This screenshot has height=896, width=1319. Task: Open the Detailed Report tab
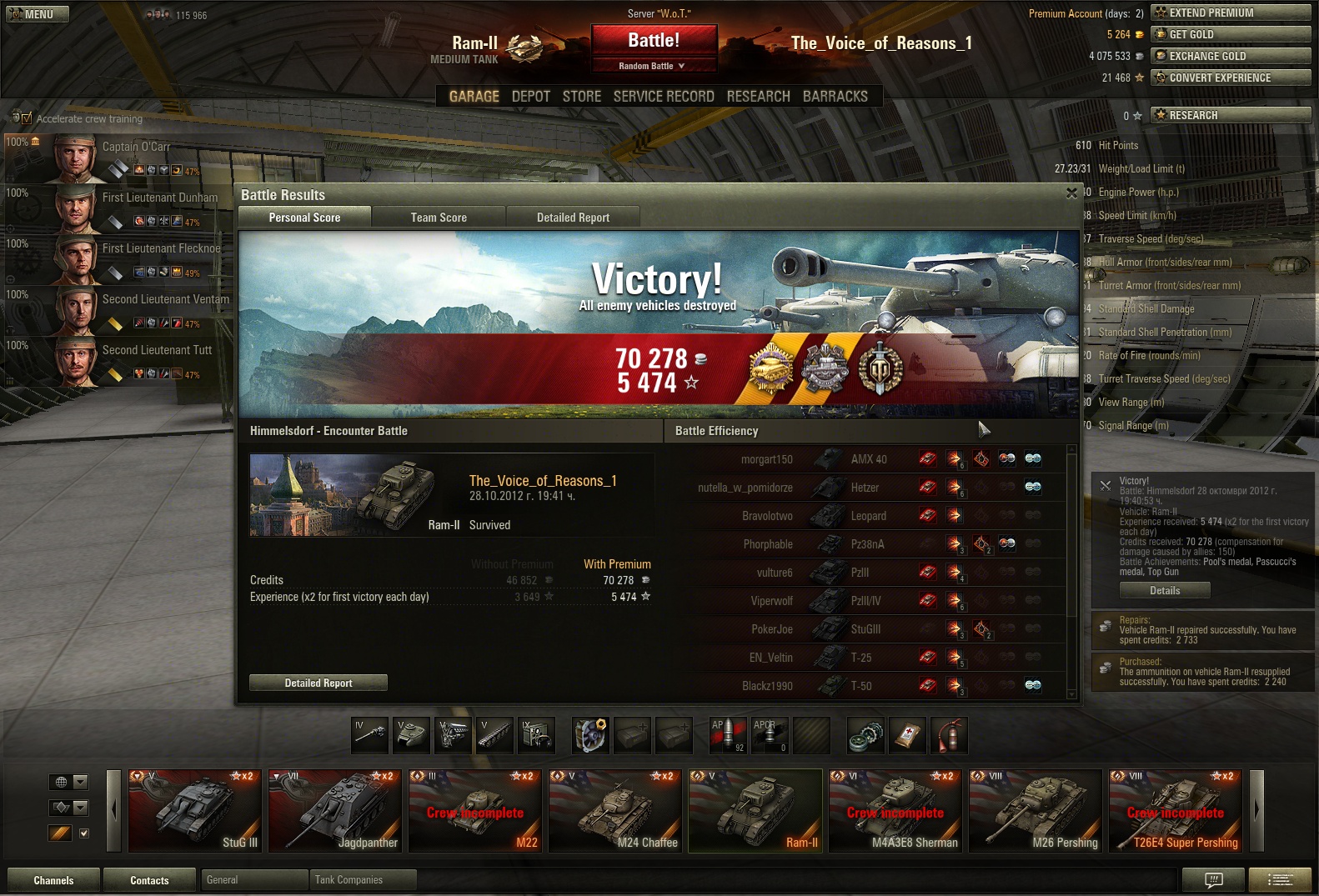[x=573, y=218]
